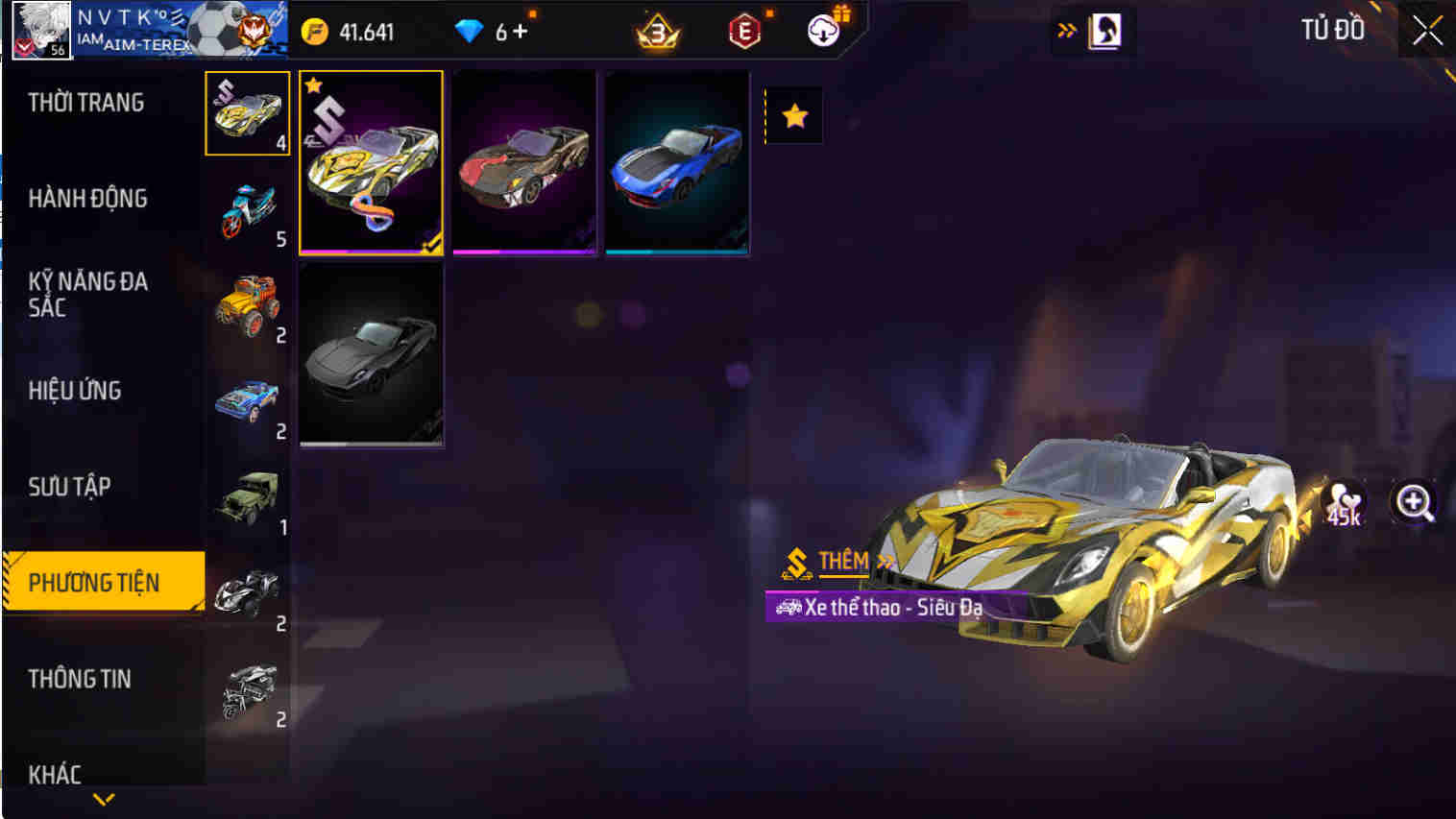Screen dimensions: 1456x819
Task: Click the THÊM add button
Action: click(x=839, y=562)
